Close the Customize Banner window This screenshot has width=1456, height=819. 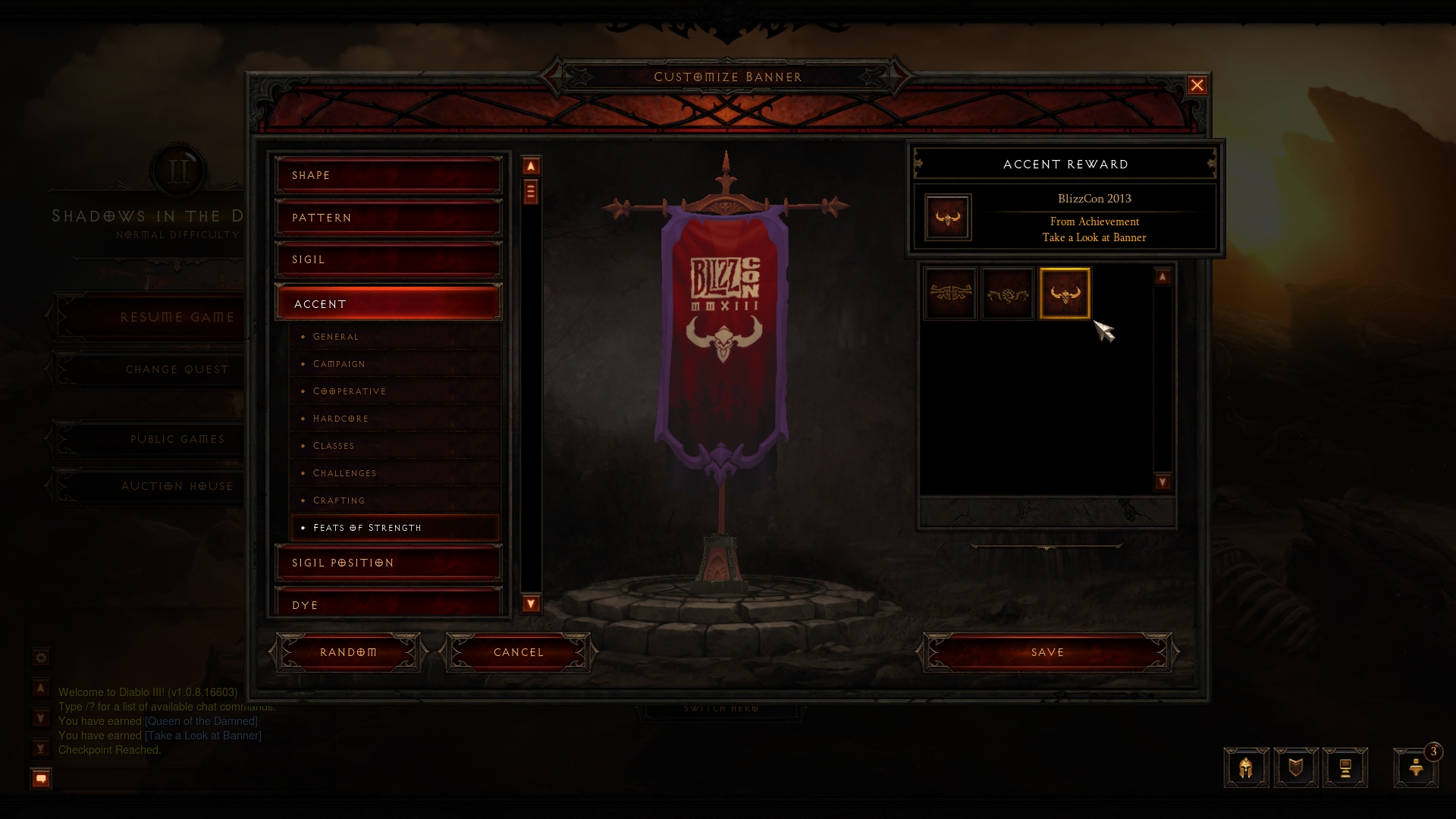(x=1197, y=86)
